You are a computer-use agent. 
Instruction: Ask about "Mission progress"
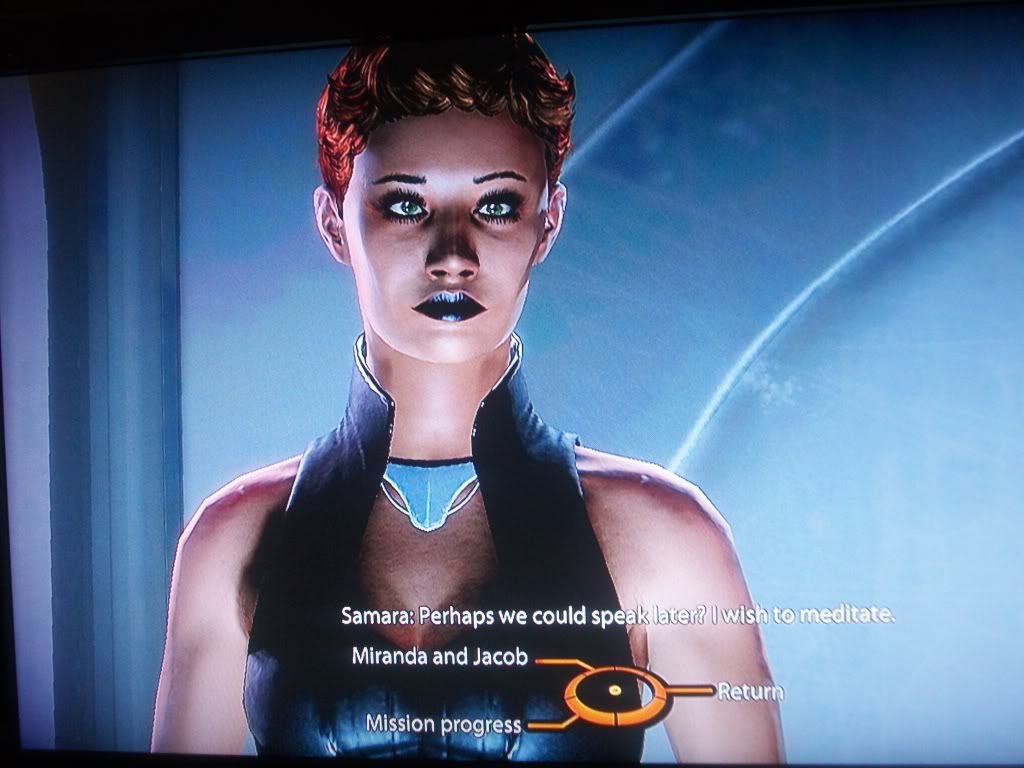point(443,723)
